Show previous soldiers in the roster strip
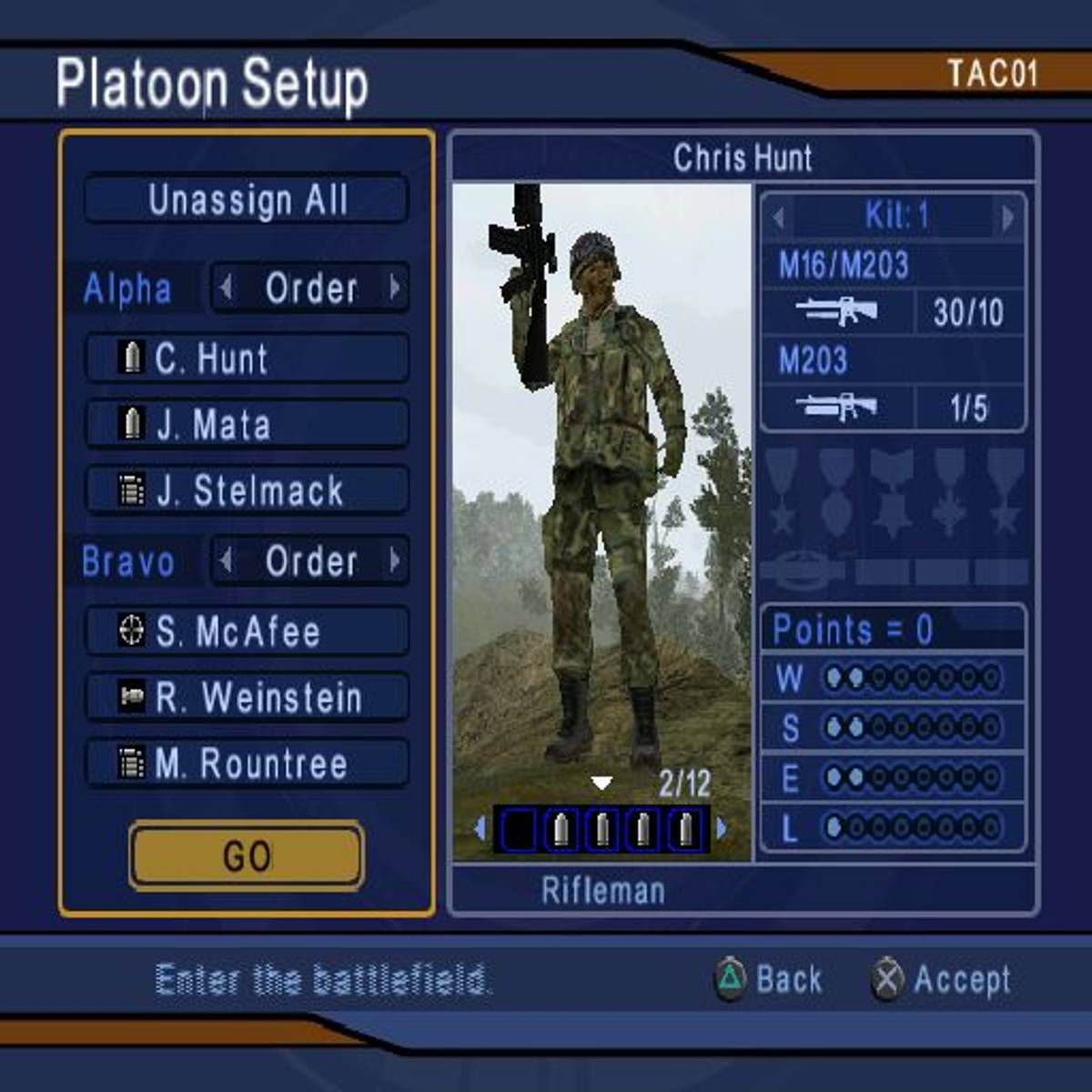The height and width of the screenshot is (1092, 1092). 480,829
